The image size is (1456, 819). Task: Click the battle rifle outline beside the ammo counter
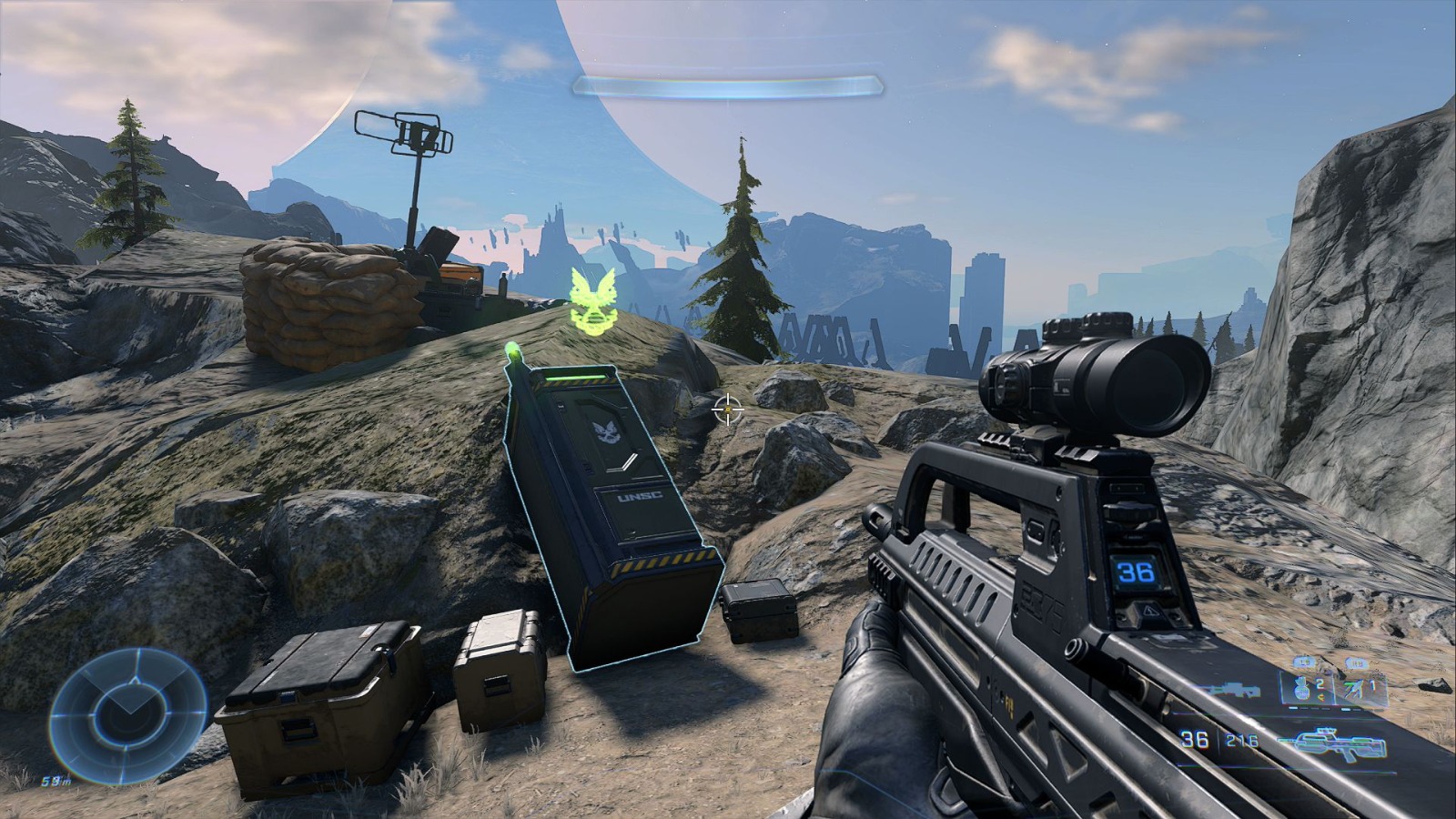1332,743
